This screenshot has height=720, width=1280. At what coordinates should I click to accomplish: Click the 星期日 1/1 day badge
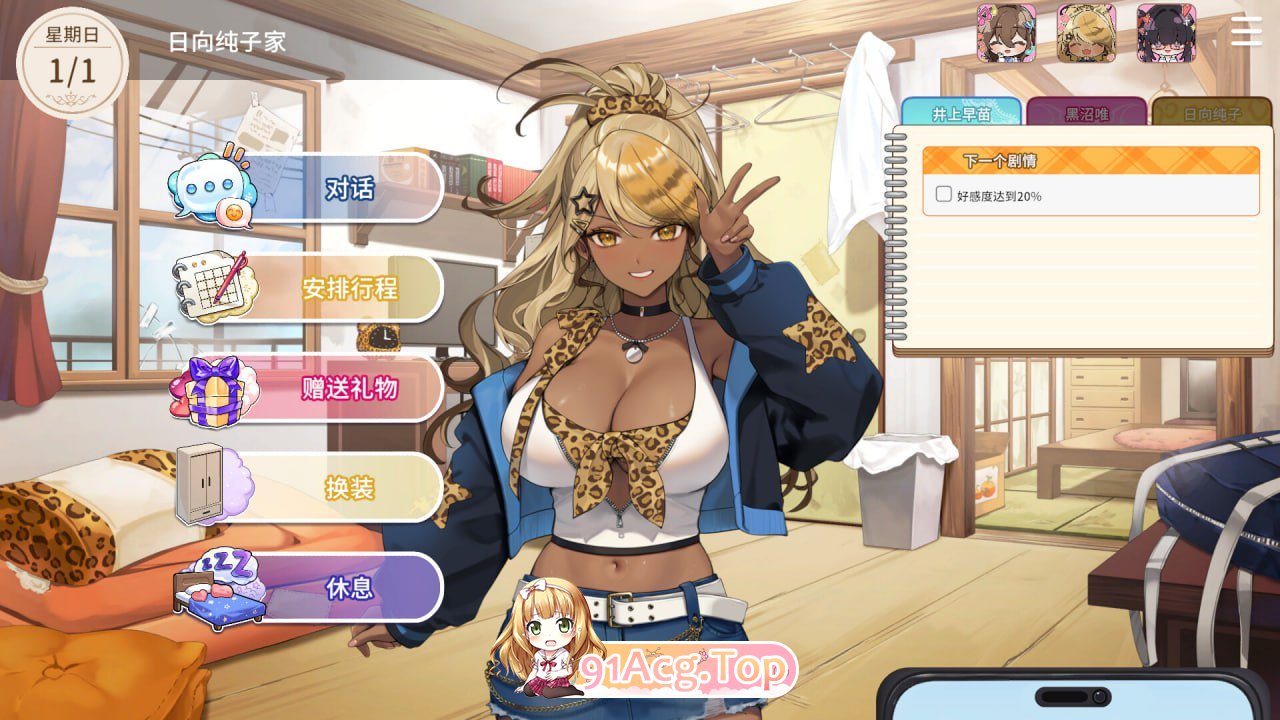click(x=72, y=55)
